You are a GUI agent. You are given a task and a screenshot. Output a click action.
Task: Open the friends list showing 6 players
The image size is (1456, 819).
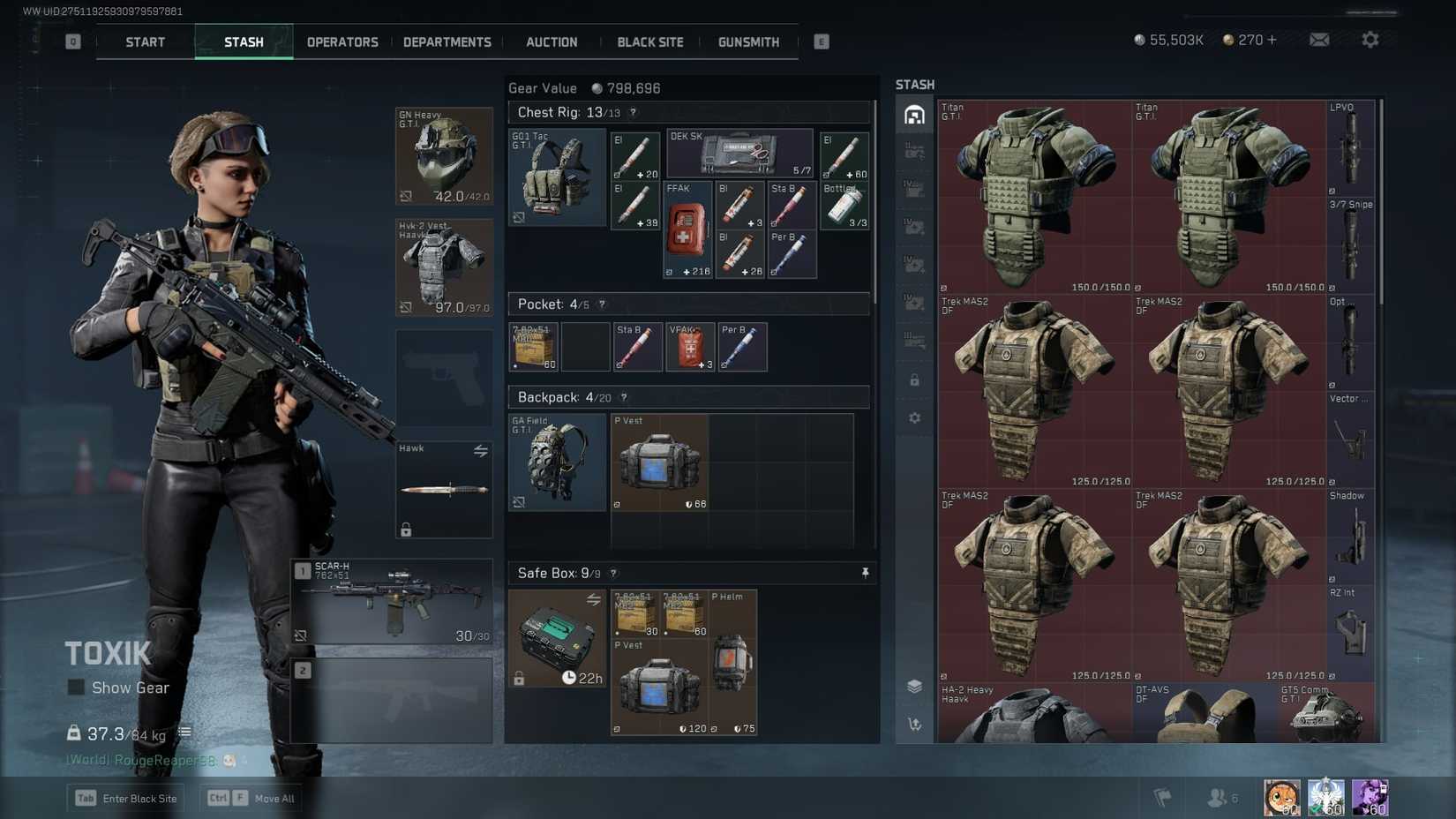pos(1220,796)
